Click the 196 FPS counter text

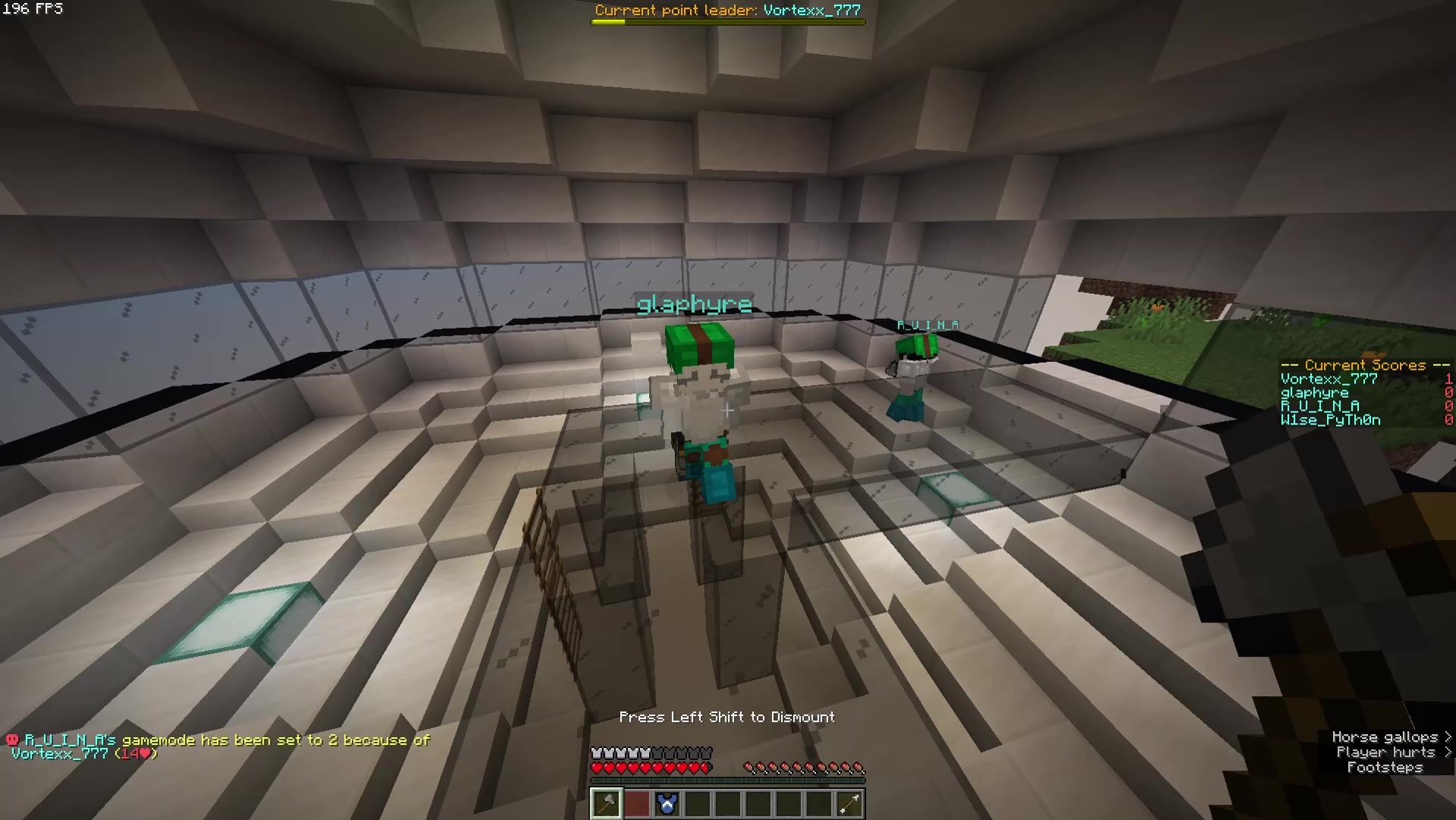point(33,9)
